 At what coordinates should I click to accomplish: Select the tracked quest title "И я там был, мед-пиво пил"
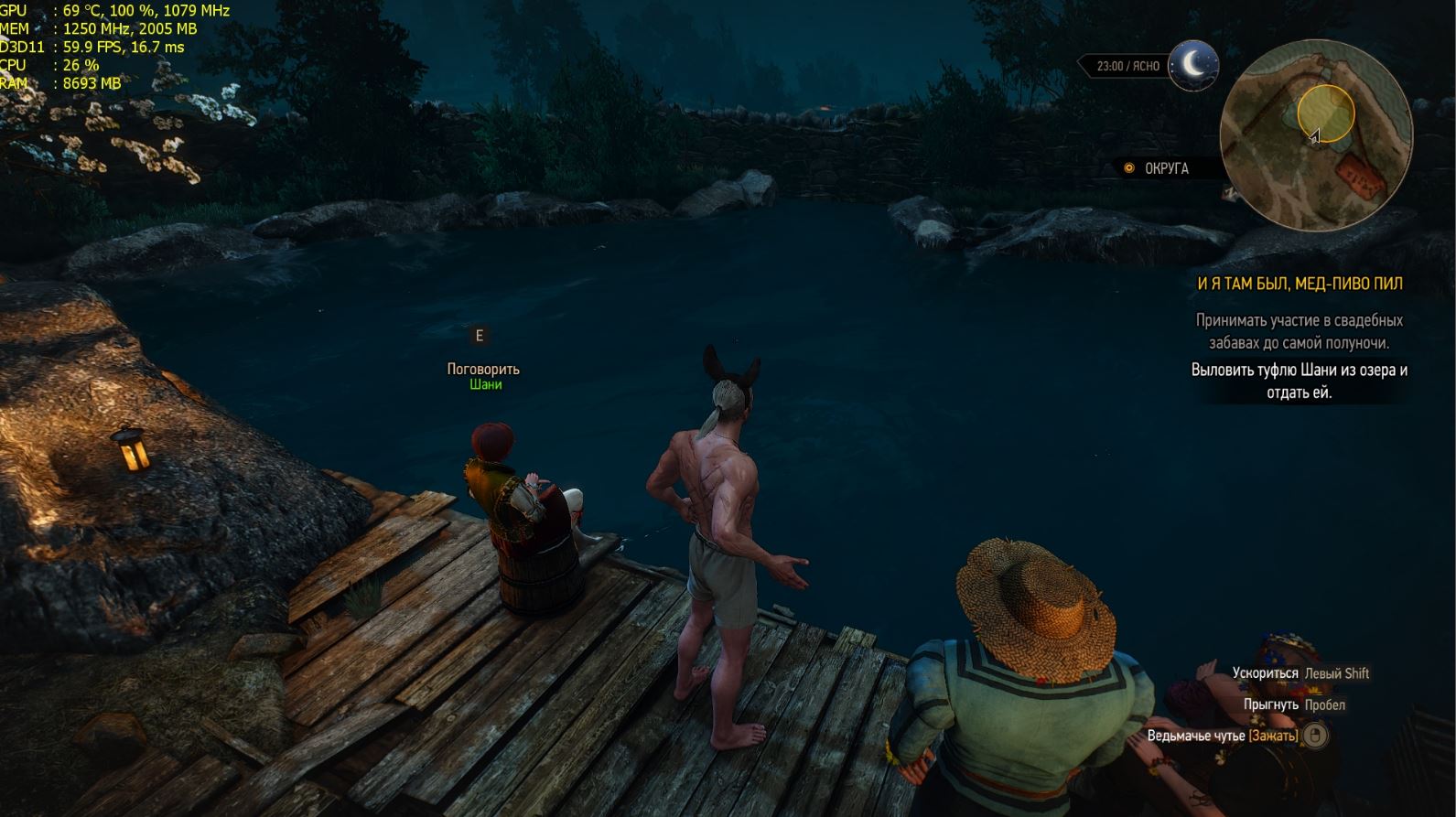(1300, 284)
